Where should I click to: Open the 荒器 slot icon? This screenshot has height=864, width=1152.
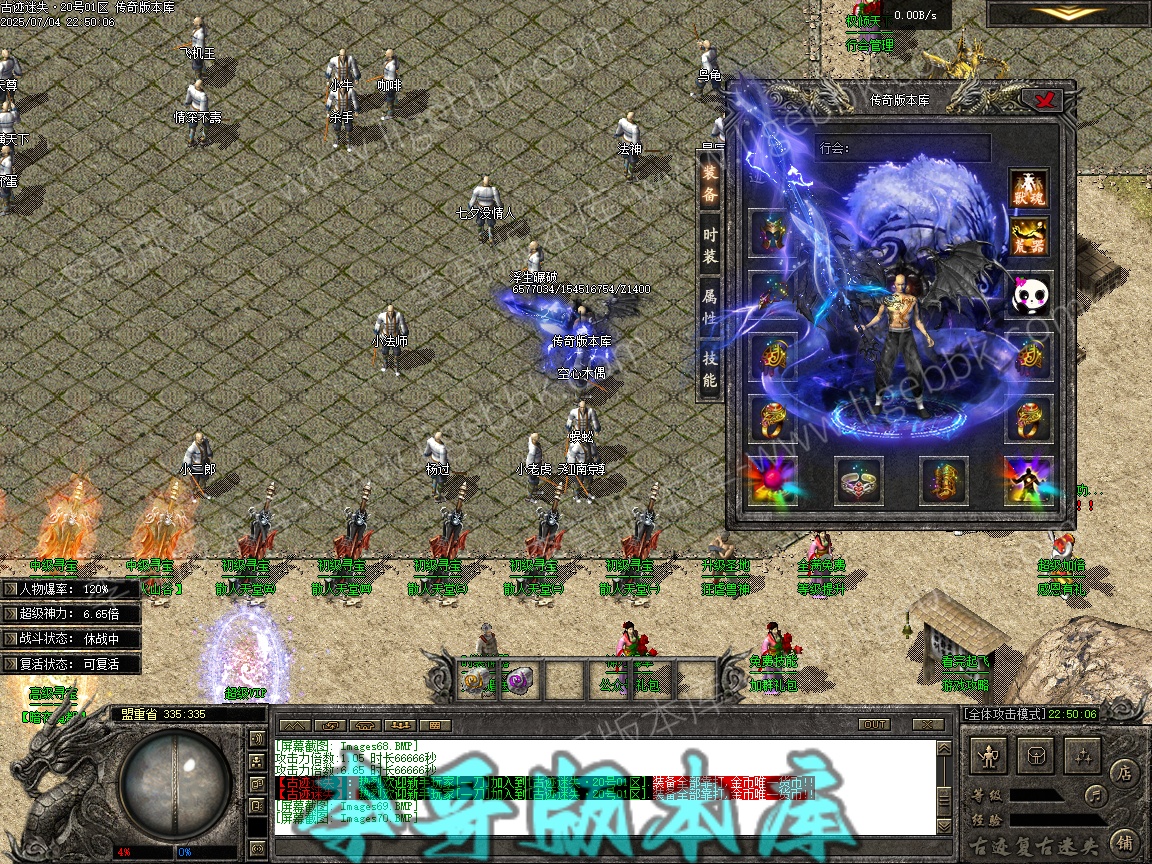click(1028, 239)
